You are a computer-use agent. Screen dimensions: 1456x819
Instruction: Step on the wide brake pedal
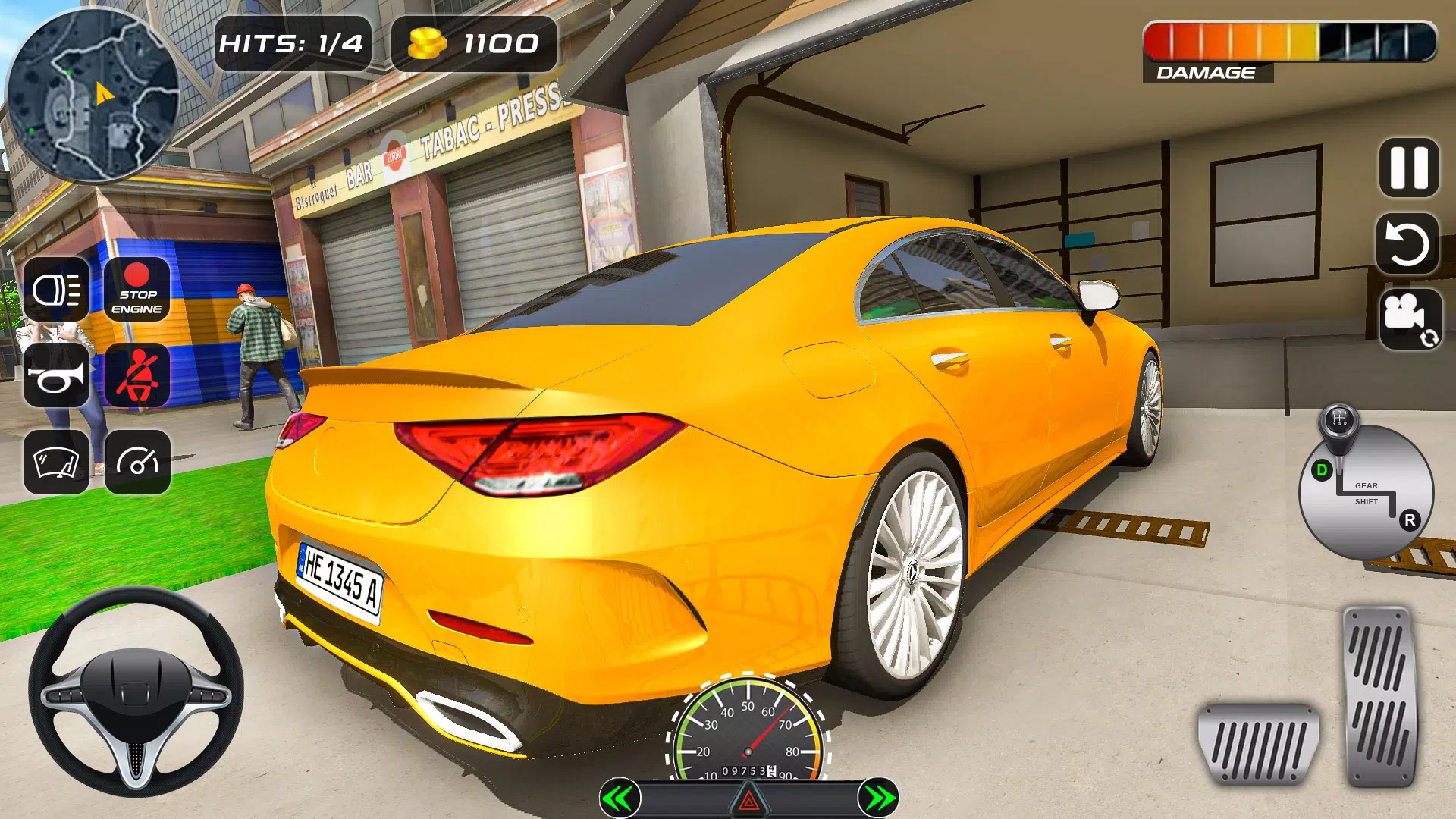(x=1258, y=744)
